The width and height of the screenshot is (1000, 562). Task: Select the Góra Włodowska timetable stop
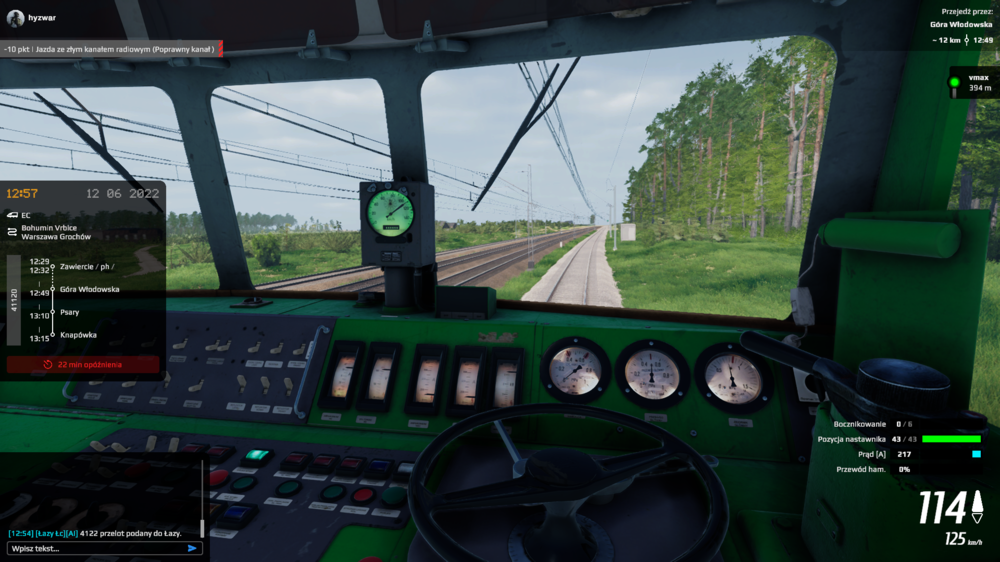click(89, 289)
